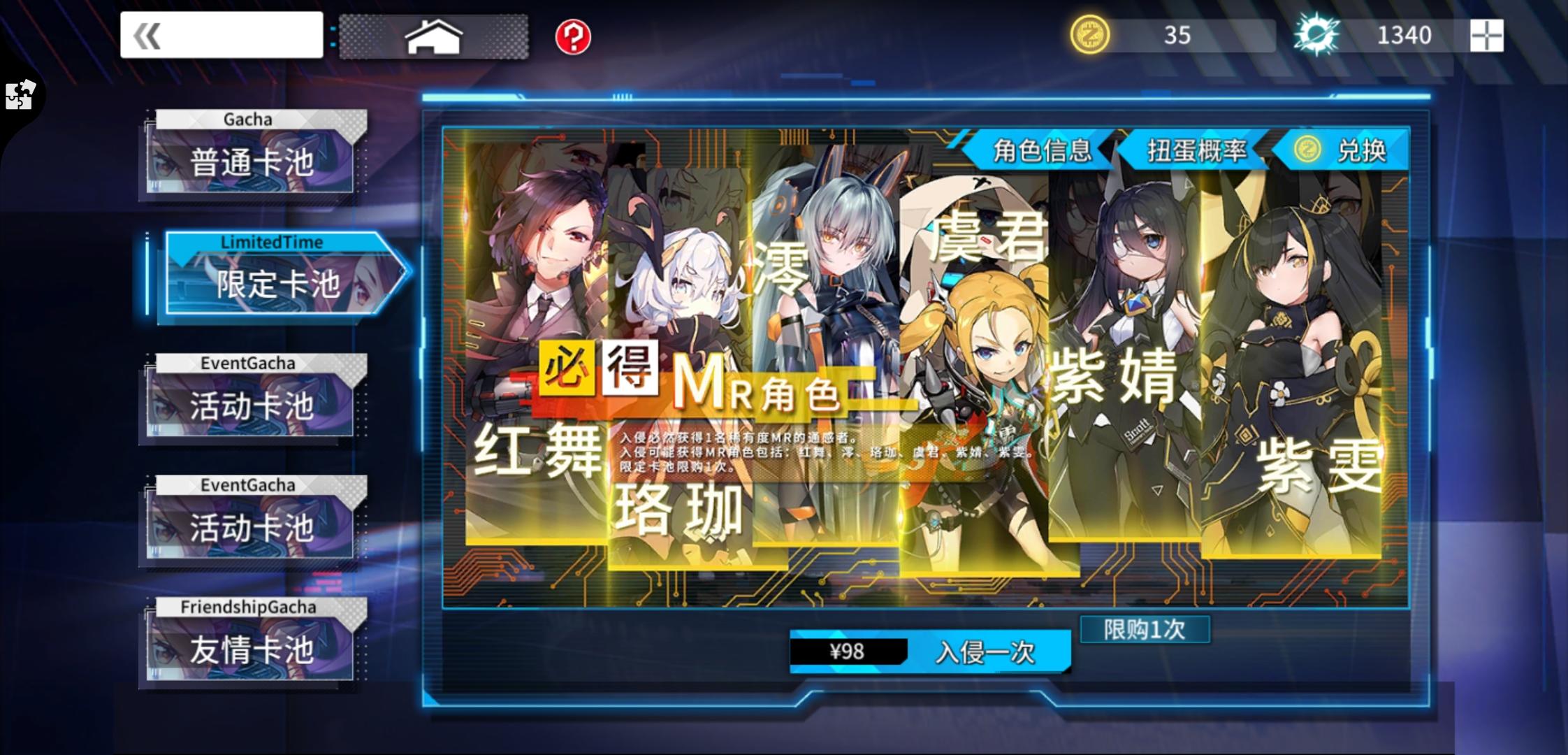Click the gold coin currency icon showing 35
The image size is (1568, 755).
[1093, 36]
